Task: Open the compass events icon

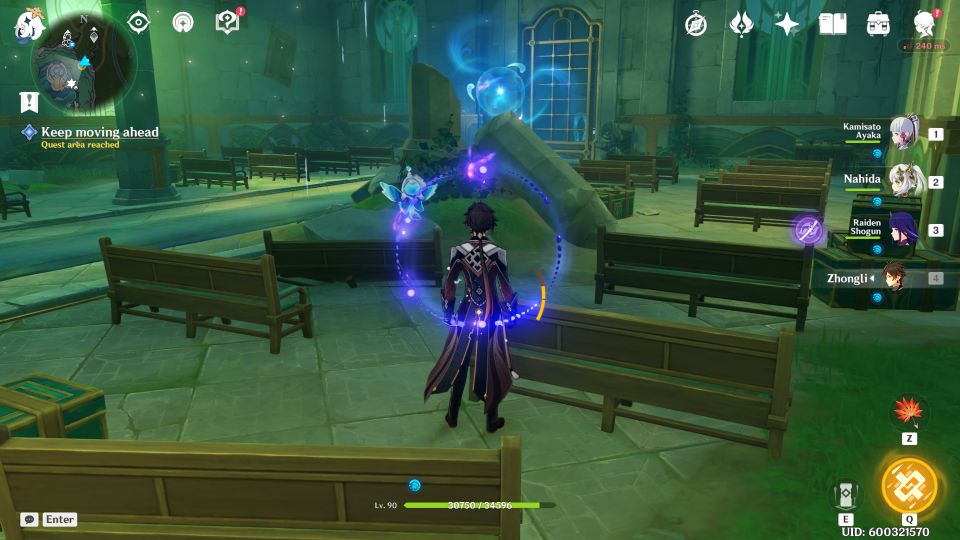Action: 696,24
